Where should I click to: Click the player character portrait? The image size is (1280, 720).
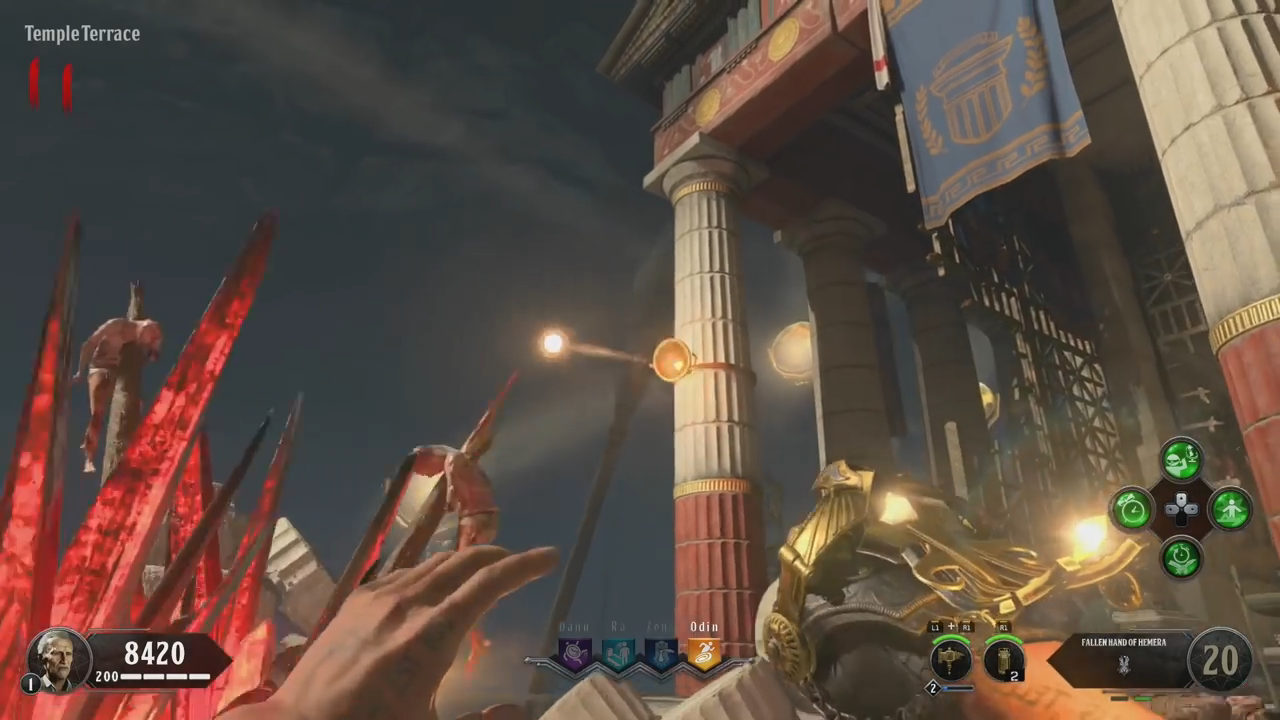coord(59,659)
